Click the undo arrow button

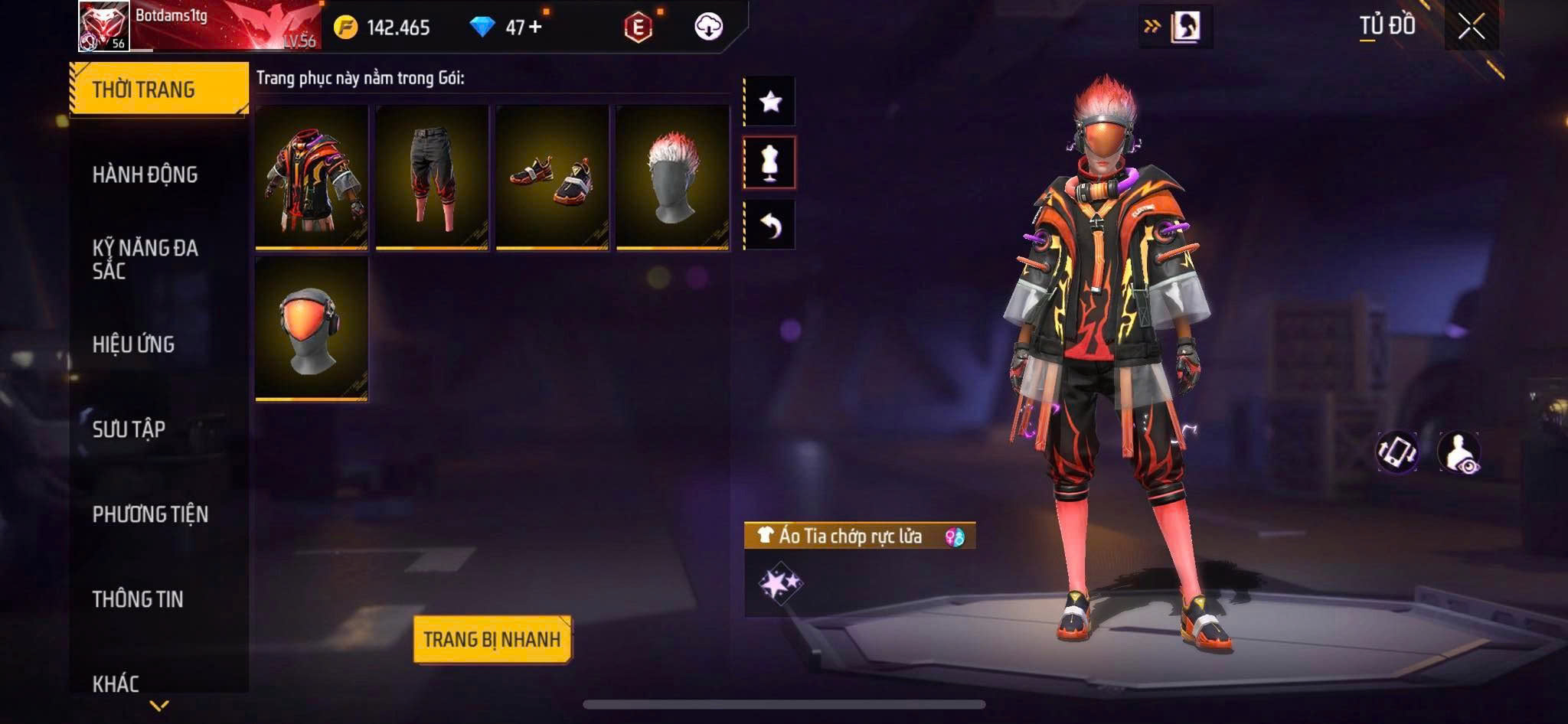pos(770,225)
